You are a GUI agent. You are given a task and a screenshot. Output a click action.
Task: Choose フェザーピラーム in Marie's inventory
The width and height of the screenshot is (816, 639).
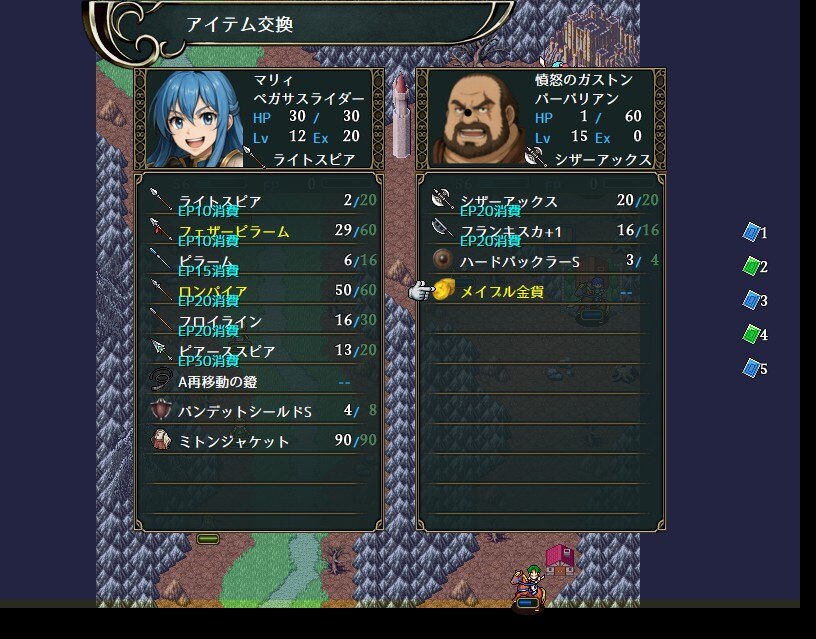(x=256, y=231)
